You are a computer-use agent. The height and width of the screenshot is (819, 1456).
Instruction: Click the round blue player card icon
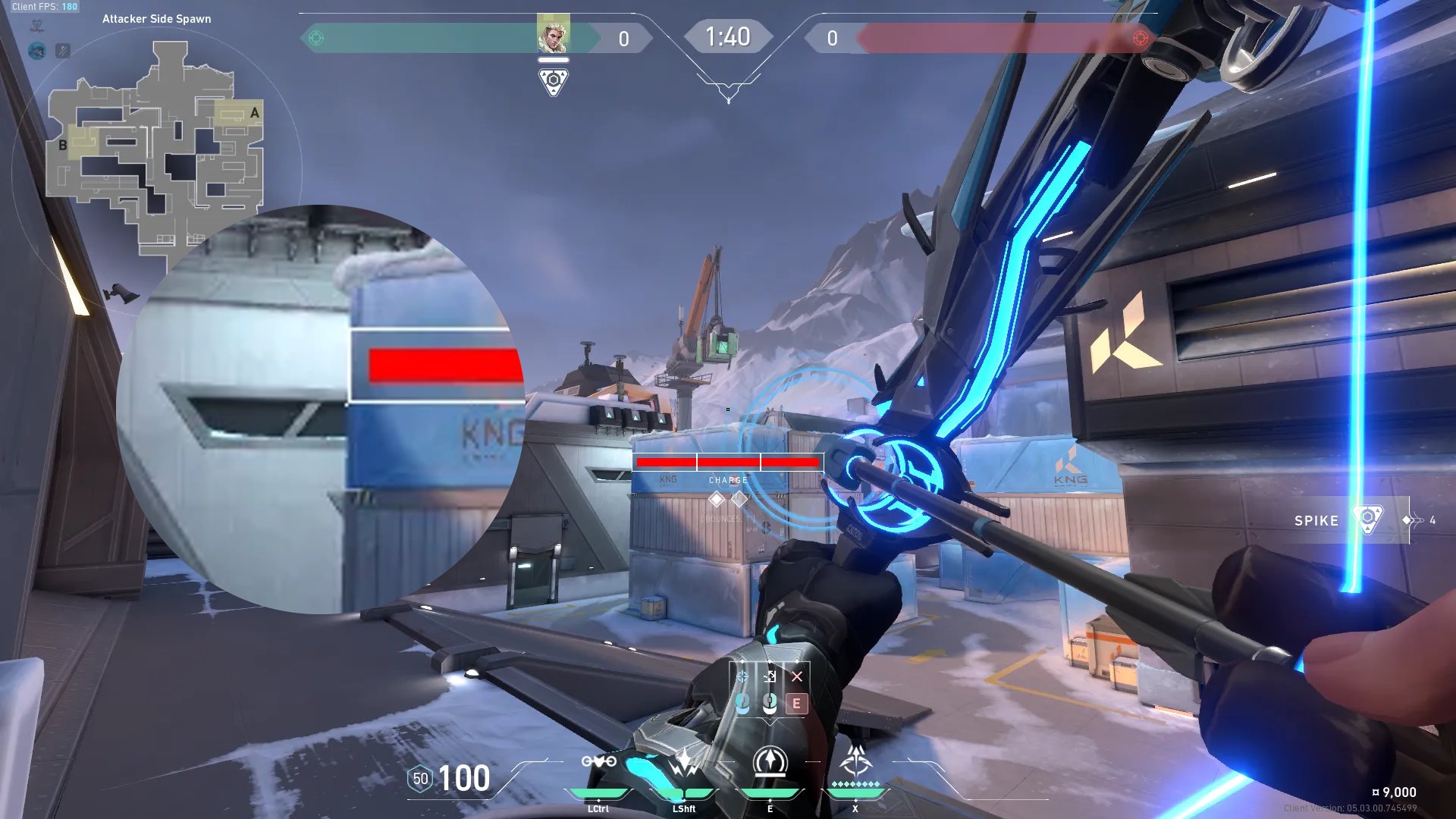(x=36, y=51)
